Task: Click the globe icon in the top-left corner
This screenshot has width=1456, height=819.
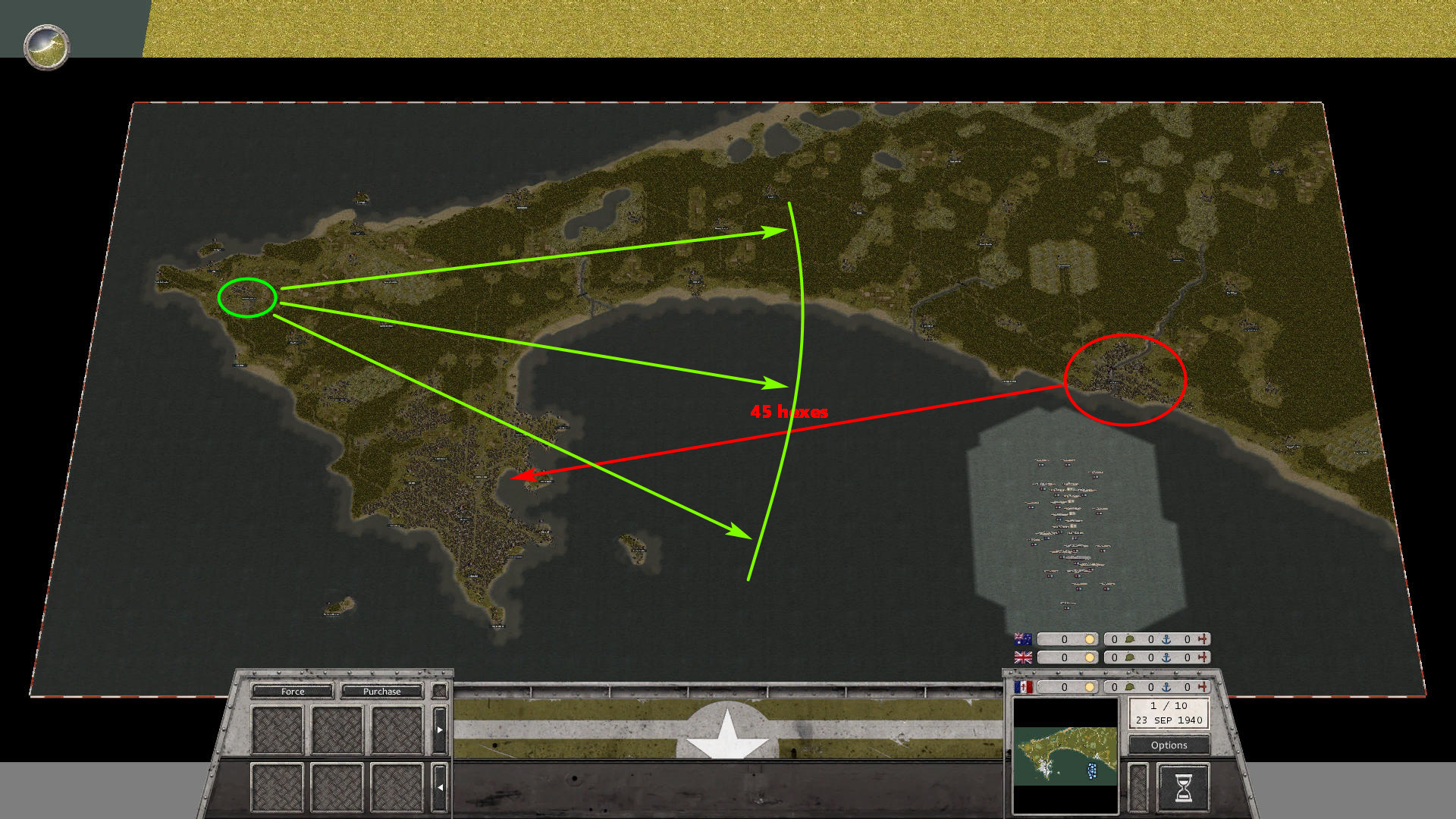Action: 47,48
